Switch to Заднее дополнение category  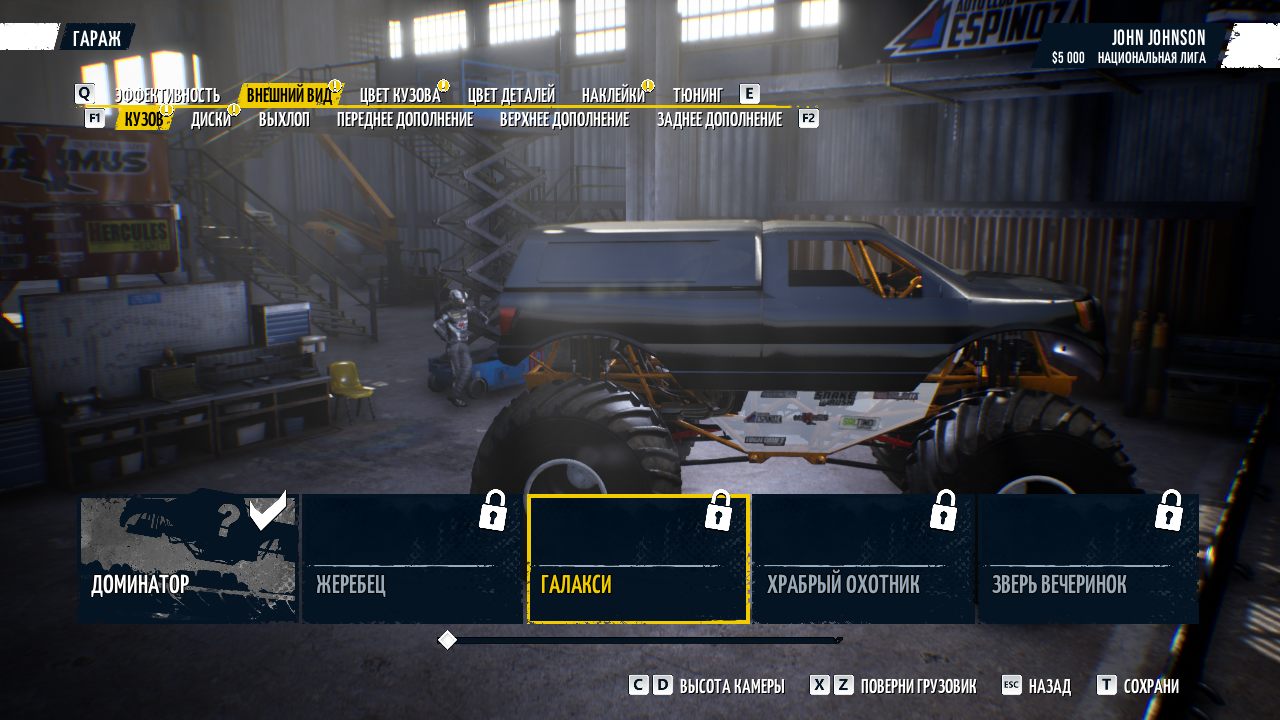tap(719, 119)
